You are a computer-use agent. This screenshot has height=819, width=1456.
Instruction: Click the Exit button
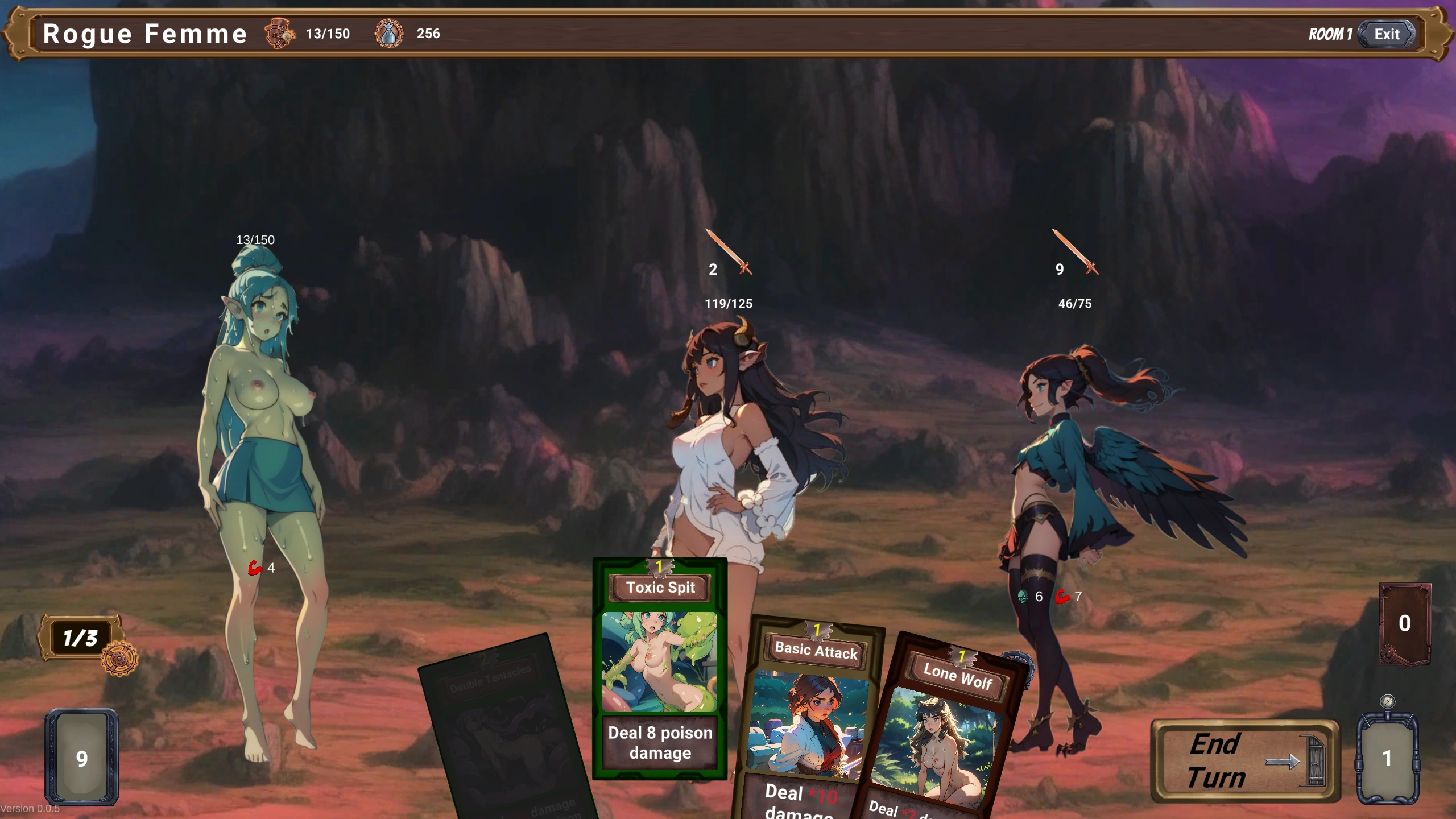click(x=1386, y=34)
